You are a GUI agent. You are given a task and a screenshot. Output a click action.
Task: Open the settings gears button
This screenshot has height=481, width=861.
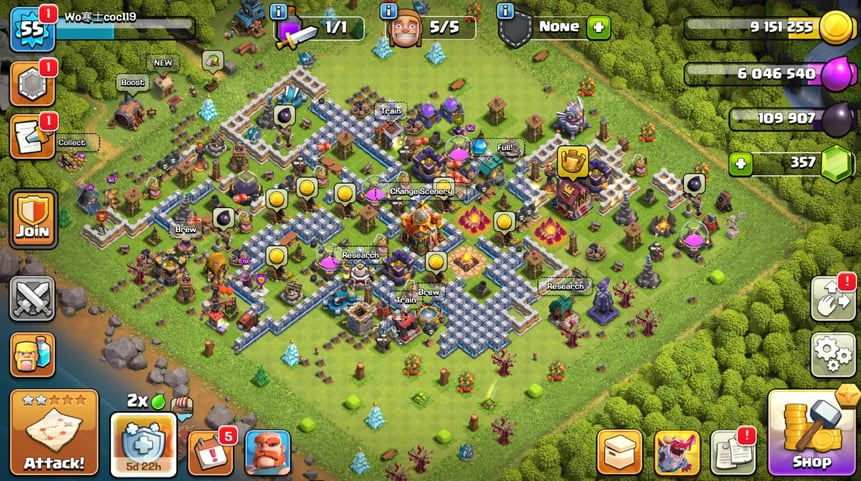832,354
